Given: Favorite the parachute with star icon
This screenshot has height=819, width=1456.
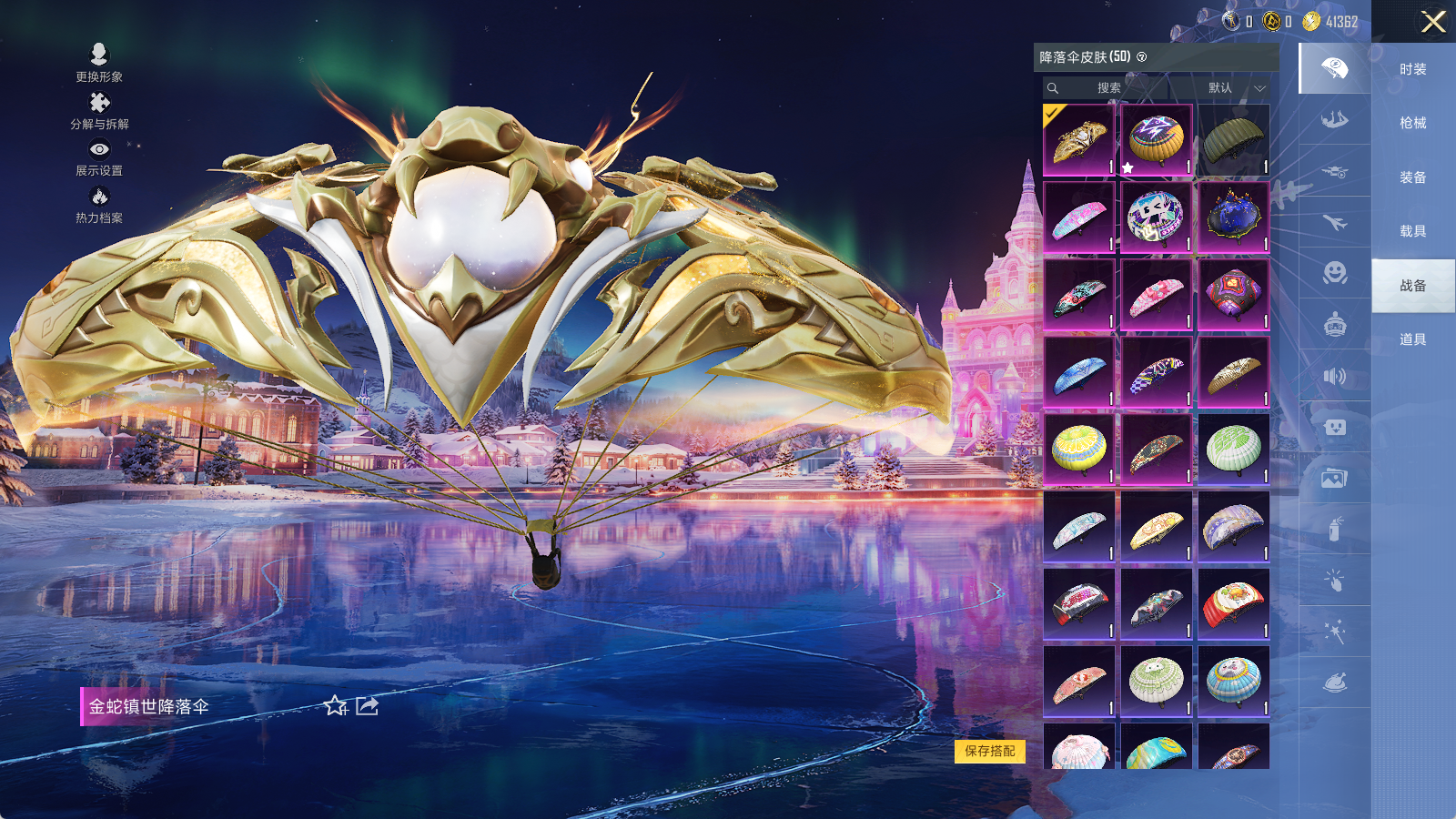Looking at the screenshot, I should pyautogui.click(x=335, y=706).
